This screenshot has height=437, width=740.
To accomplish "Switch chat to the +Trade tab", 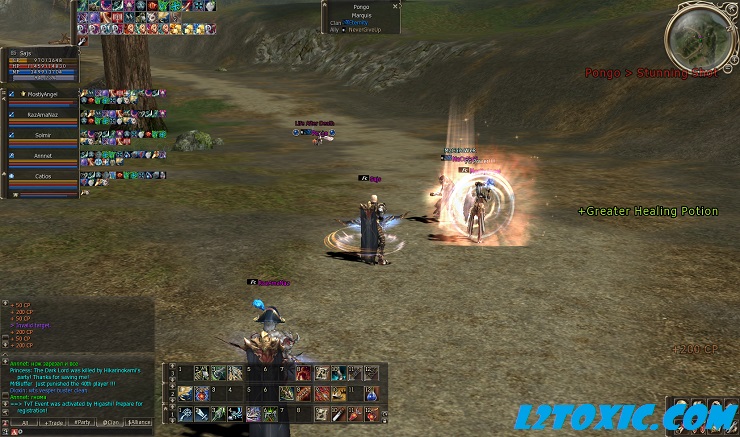I will pyautogui.click(x=53, y=423).
